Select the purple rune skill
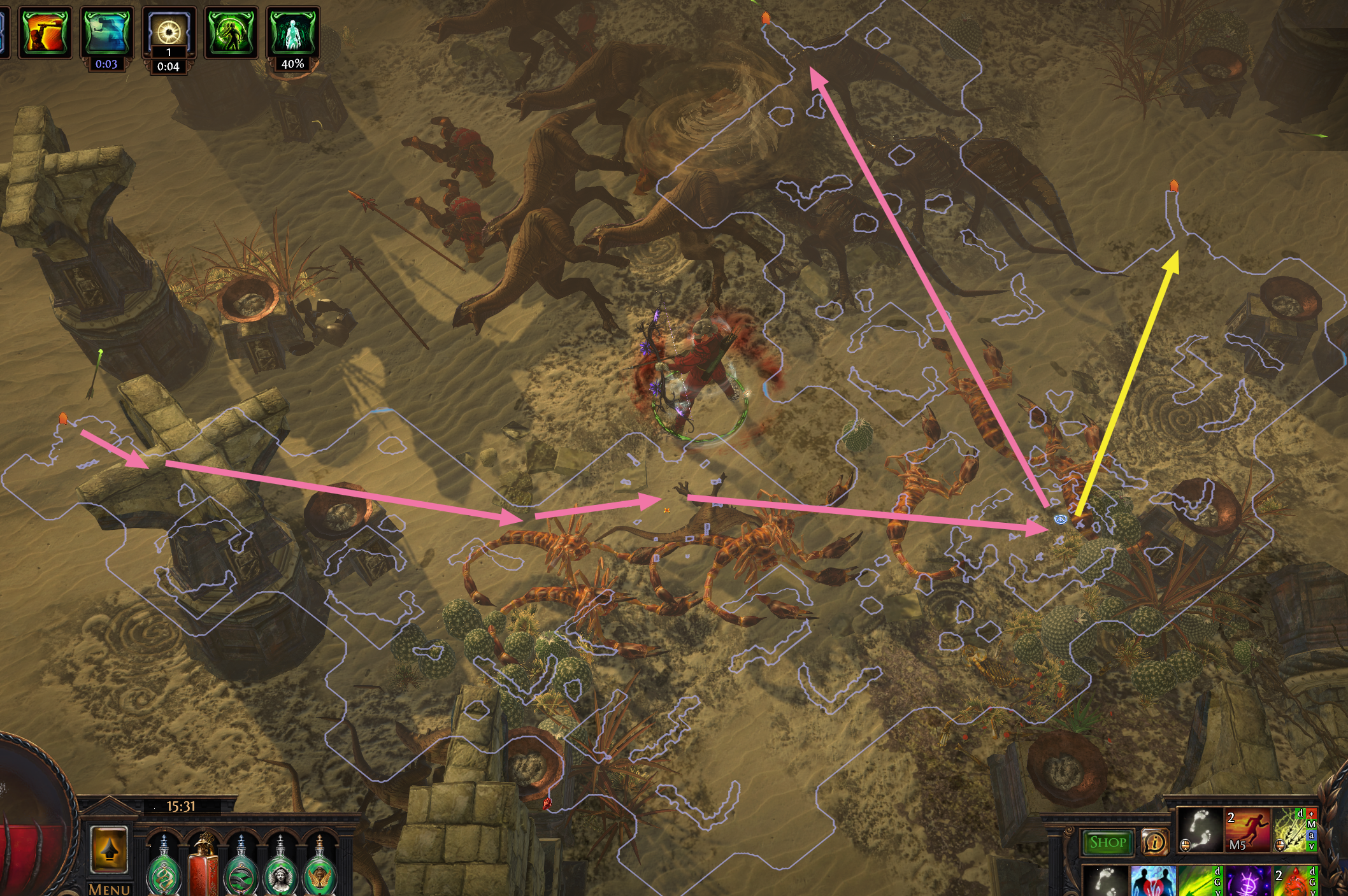 [1247, 883]
